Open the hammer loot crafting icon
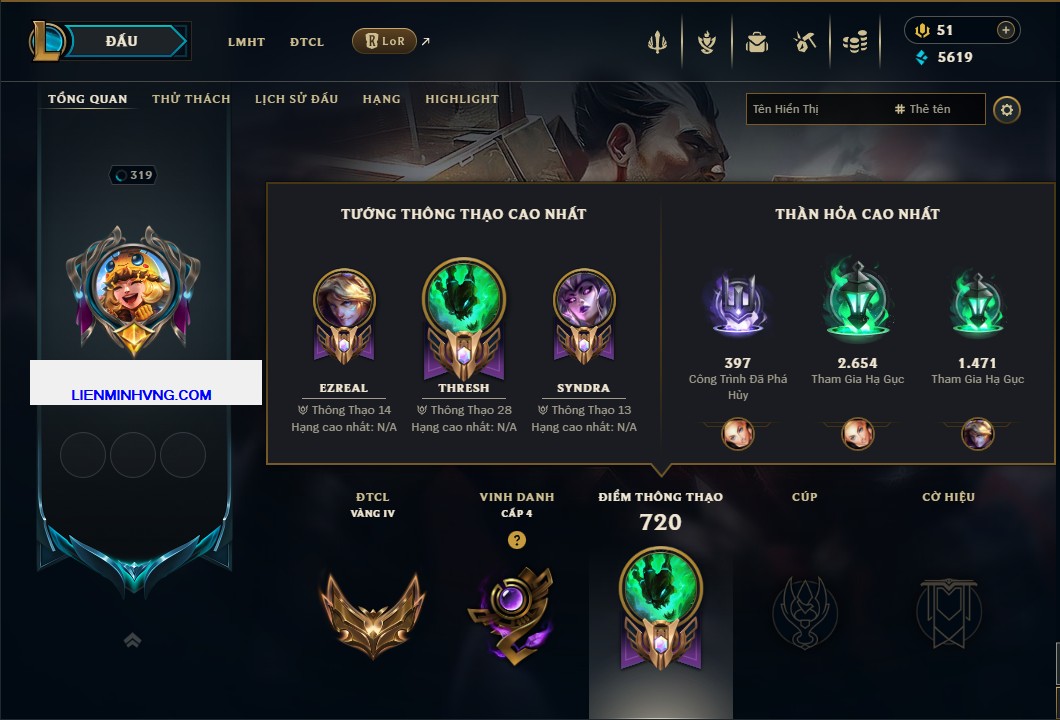Image resolution: width=1060 pixels, height=720 pixels. 805,42
